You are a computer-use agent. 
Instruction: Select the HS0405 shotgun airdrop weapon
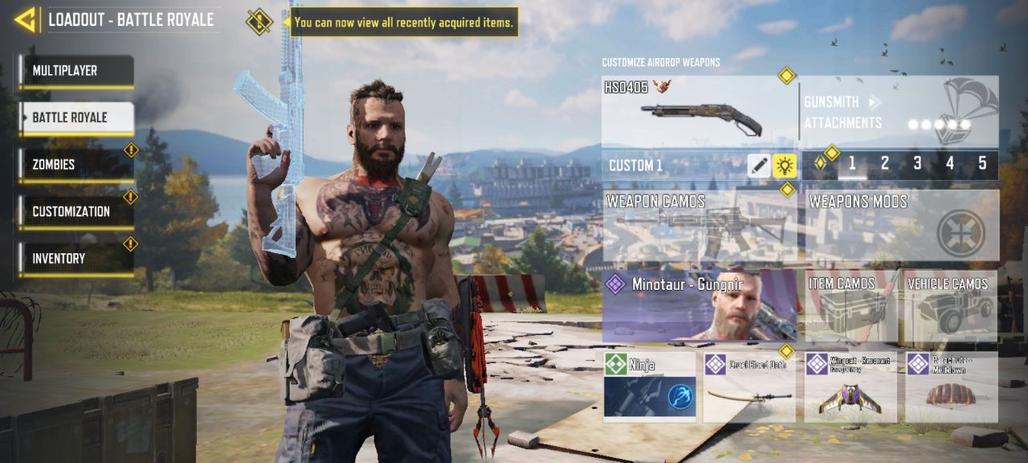(x=700, y=112)
